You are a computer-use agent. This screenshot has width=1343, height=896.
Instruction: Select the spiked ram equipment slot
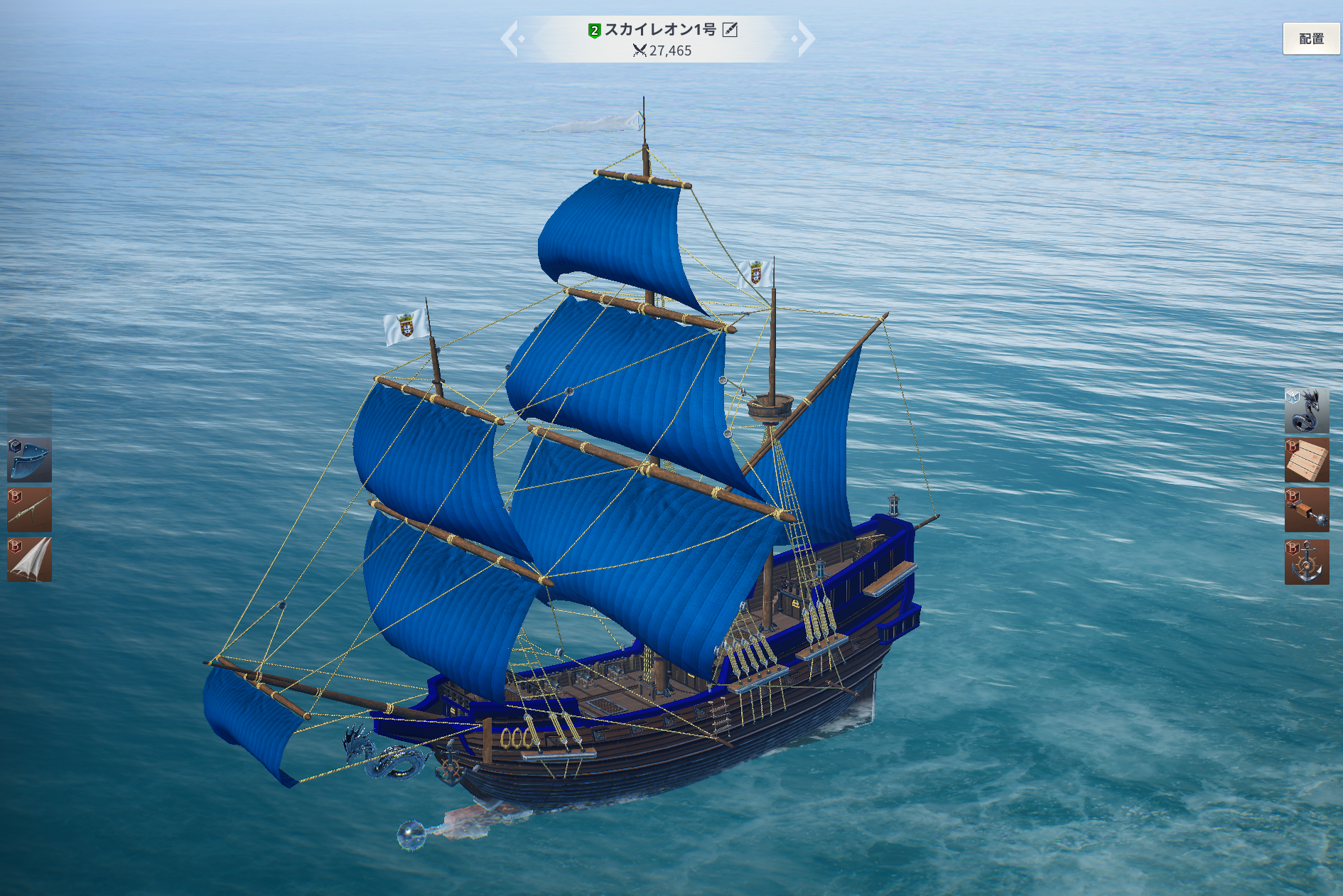pos(1306,510)
